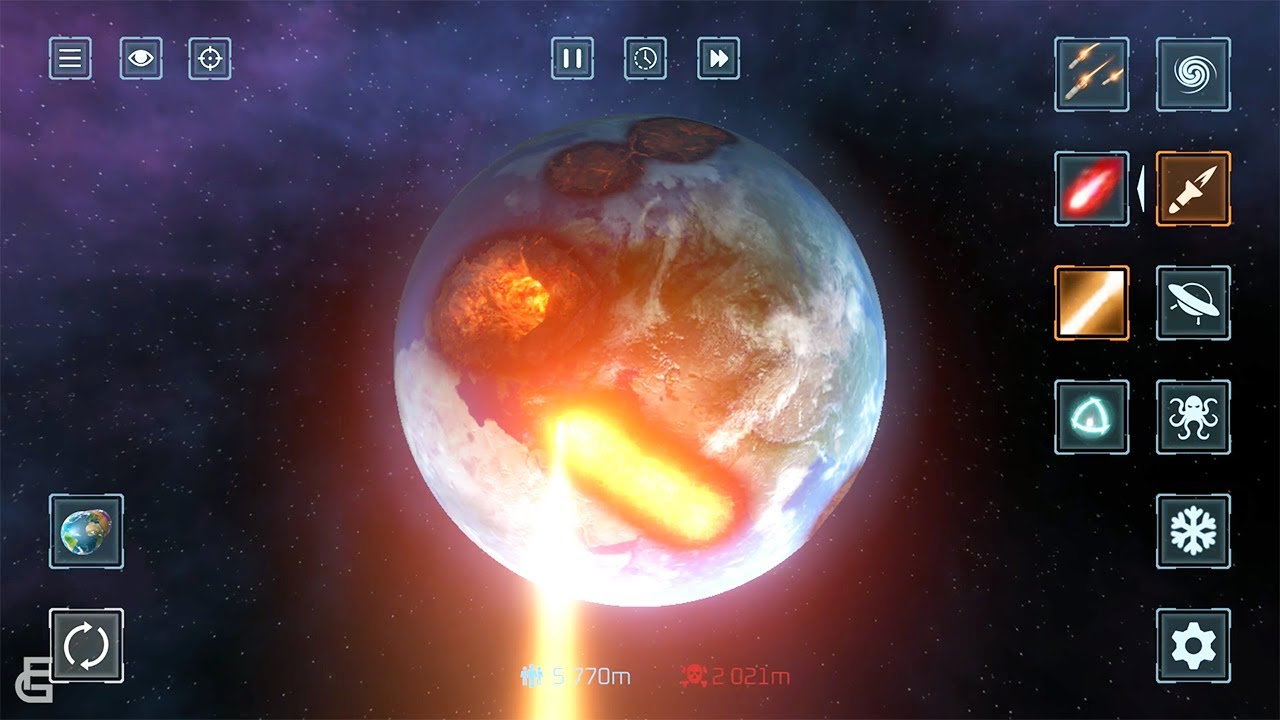Open the planet selection thumbnail

(86, 531)
